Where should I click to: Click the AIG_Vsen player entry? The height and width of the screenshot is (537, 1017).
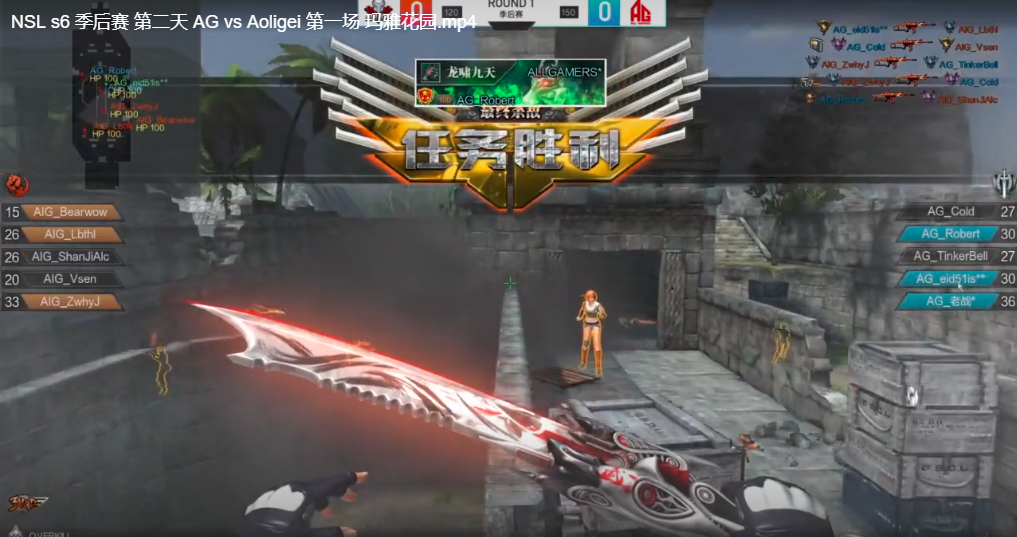click(70, 279)
